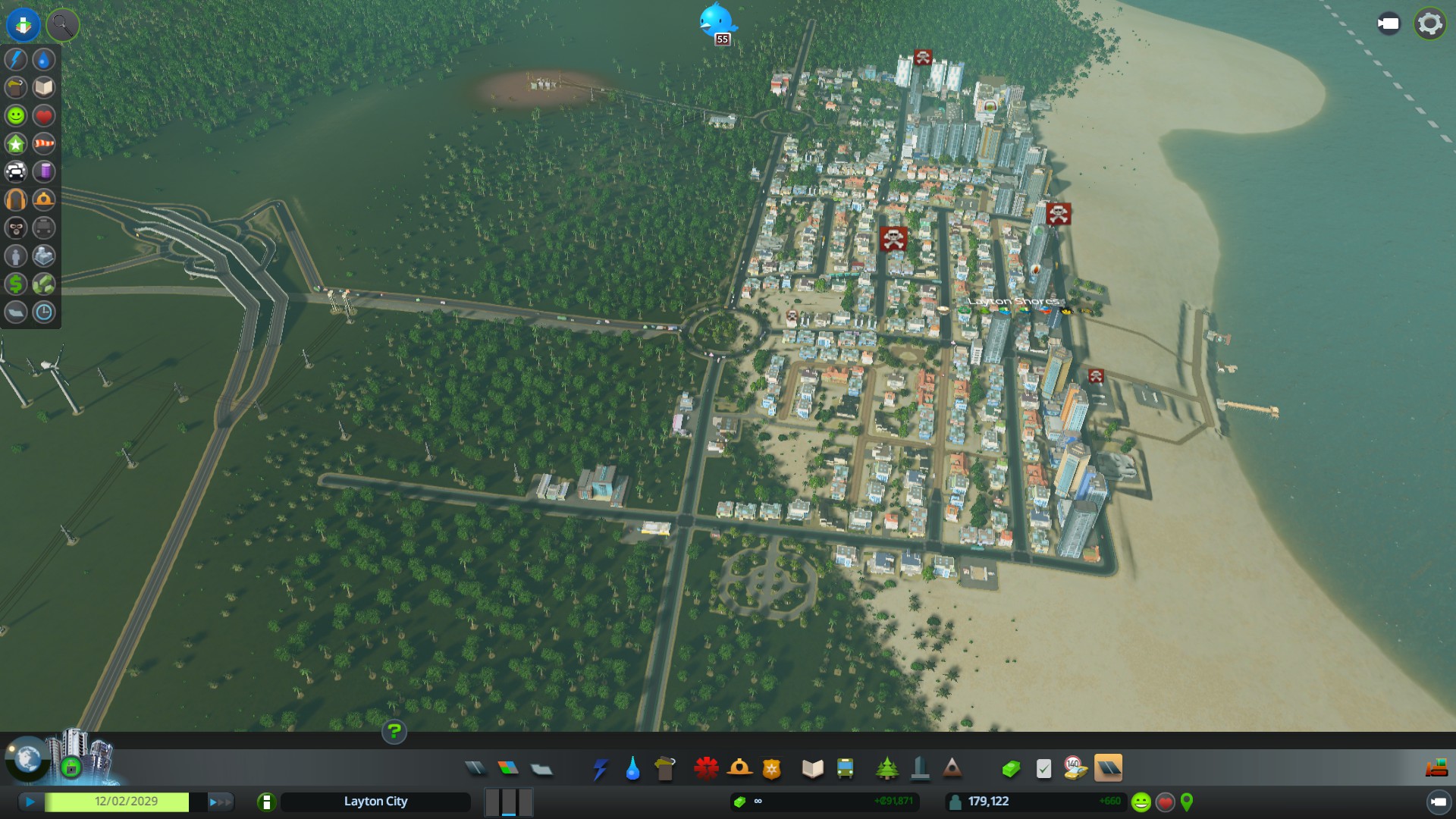Show the wind sock info view
The image size is (1456, 819).
tap(44, 143)
